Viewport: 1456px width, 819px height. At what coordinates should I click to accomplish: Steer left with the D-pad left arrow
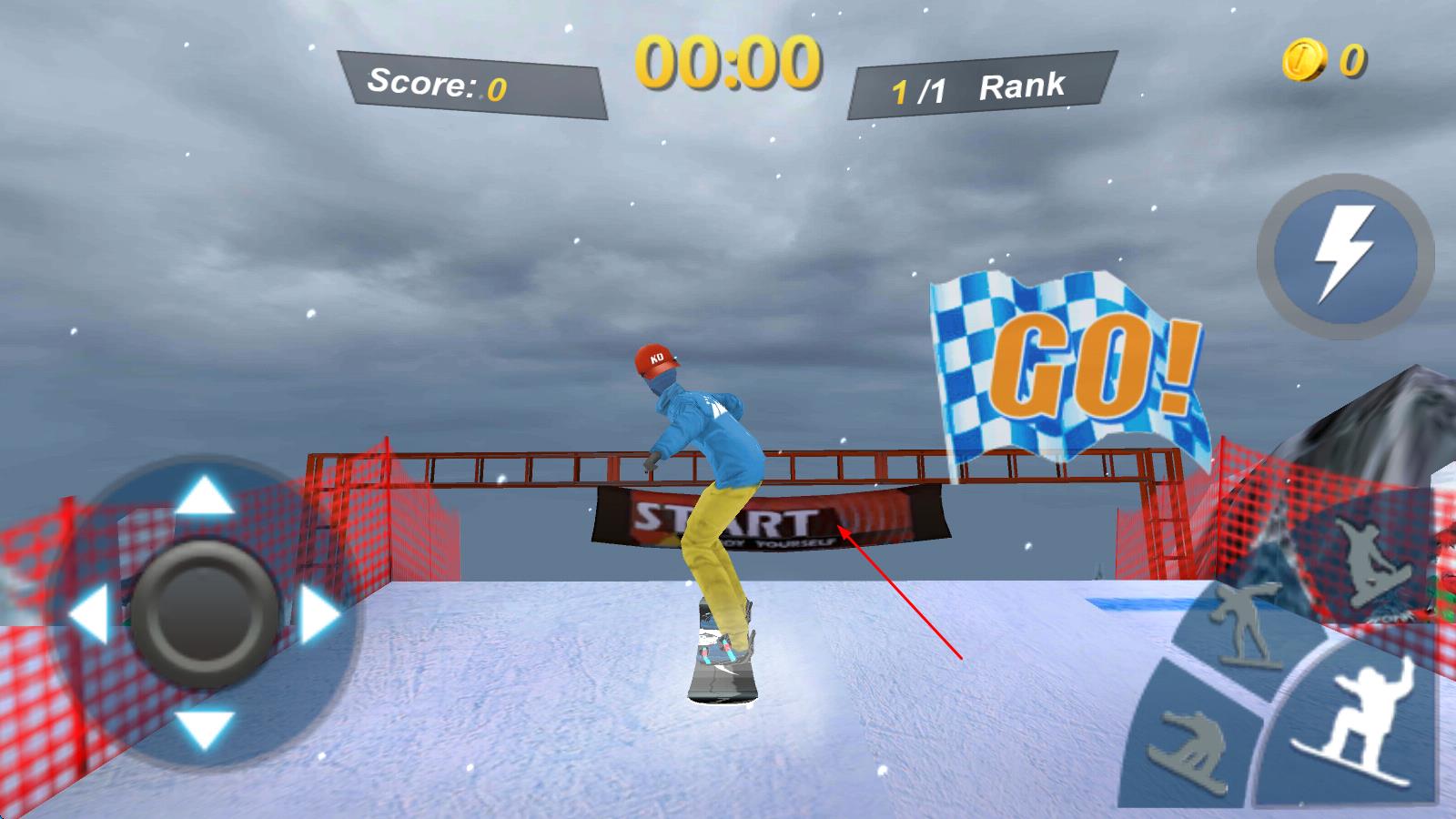pyautogui.click(x=89, y=613)
